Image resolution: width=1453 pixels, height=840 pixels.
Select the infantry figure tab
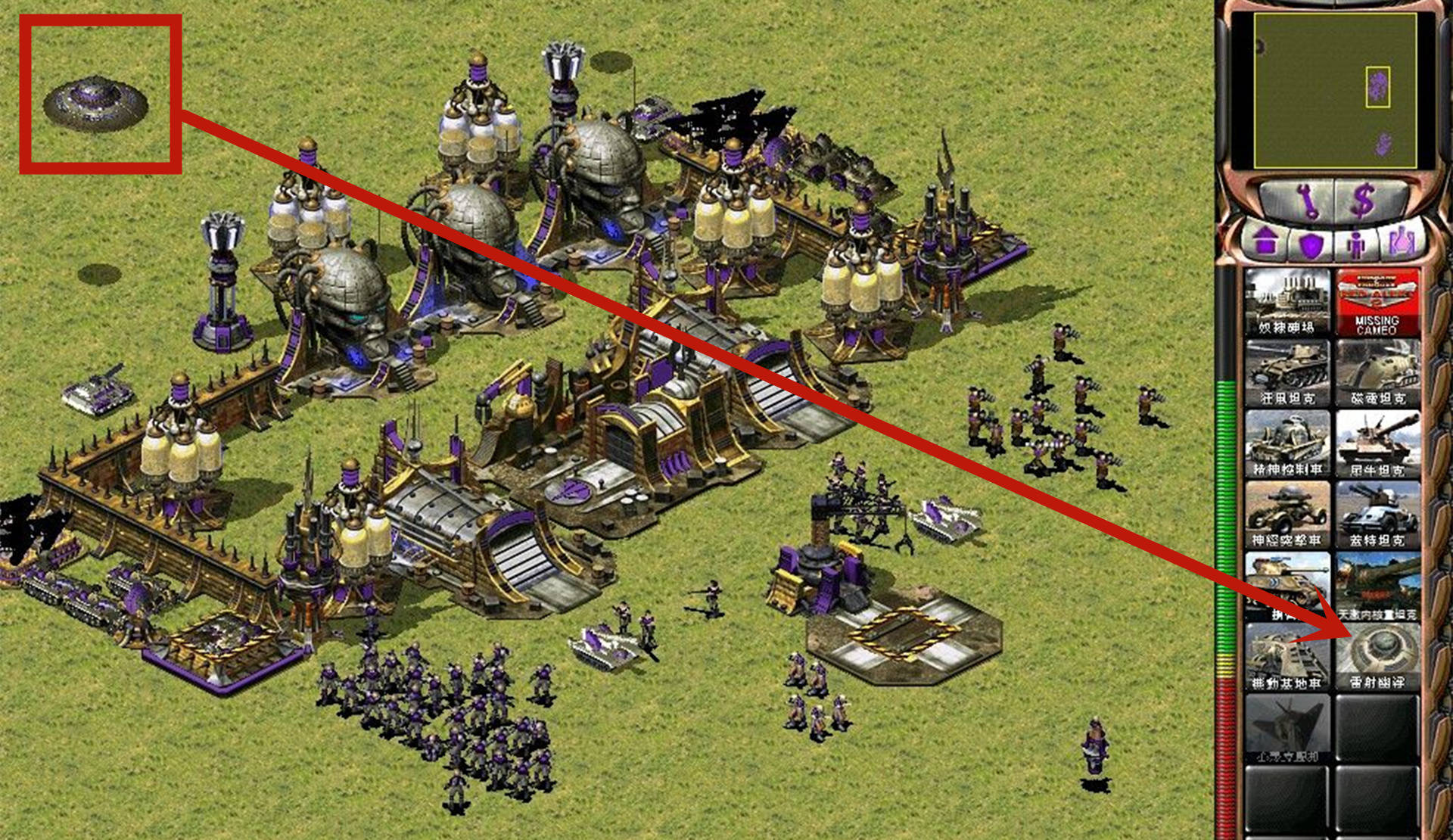coord(1355,243)
